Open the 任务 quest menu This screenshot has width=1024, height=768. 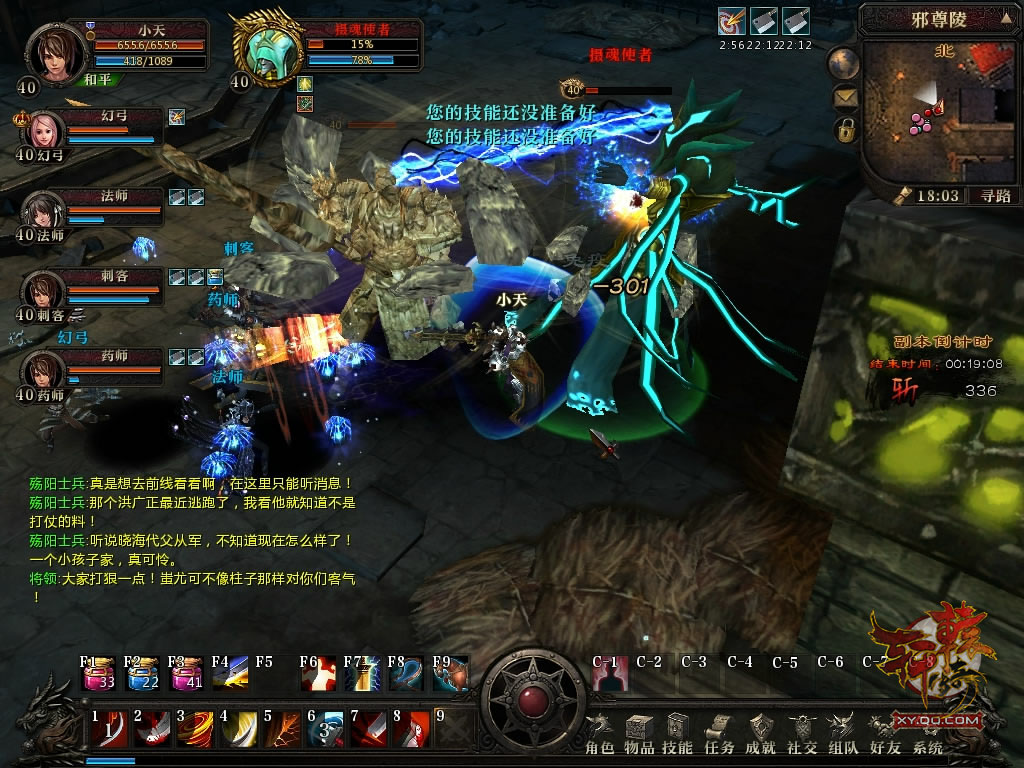click(719, 735)
